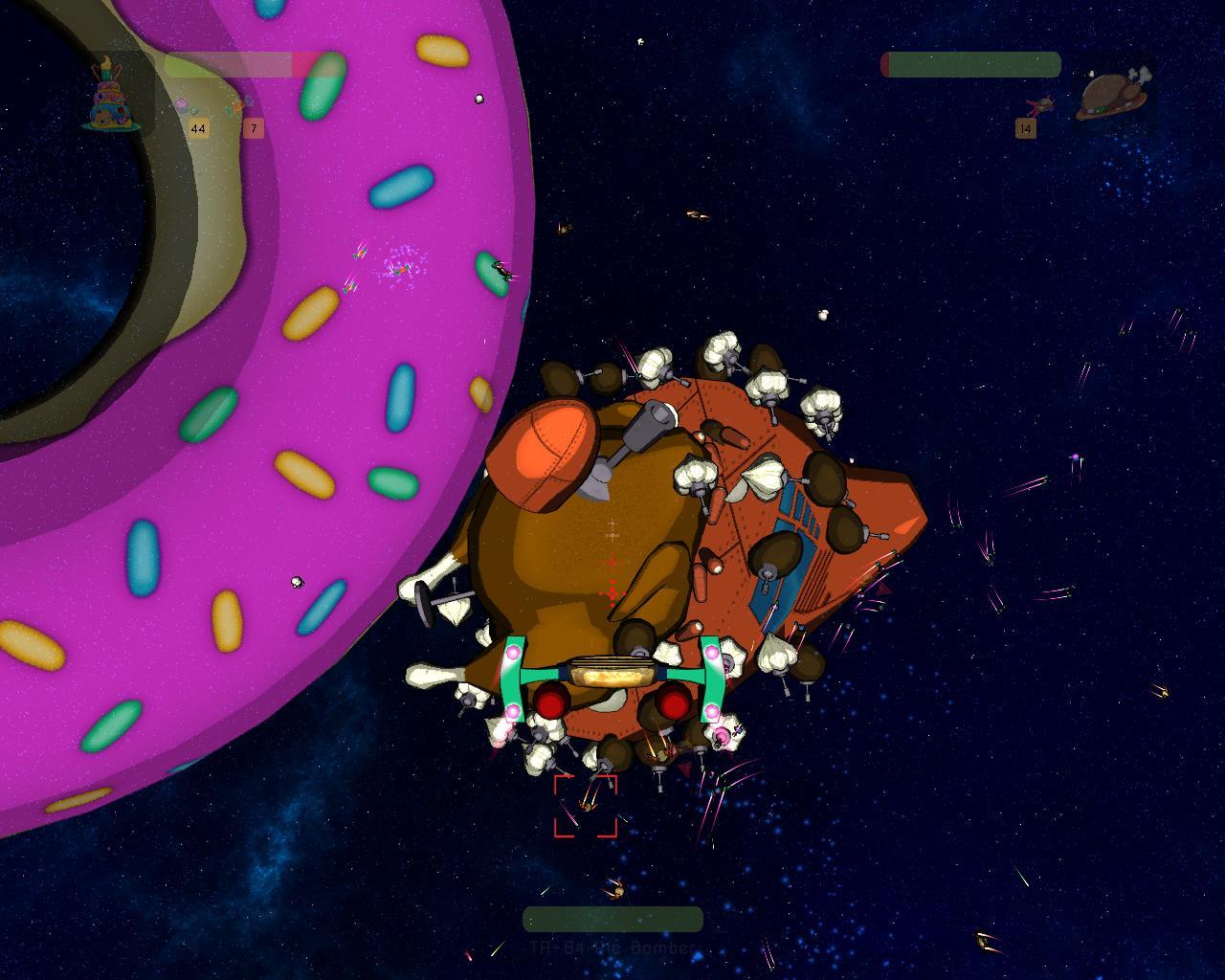Choose the cake ship icon showing 7
This screenshot has height=980, width=1225.
[238, 106]
